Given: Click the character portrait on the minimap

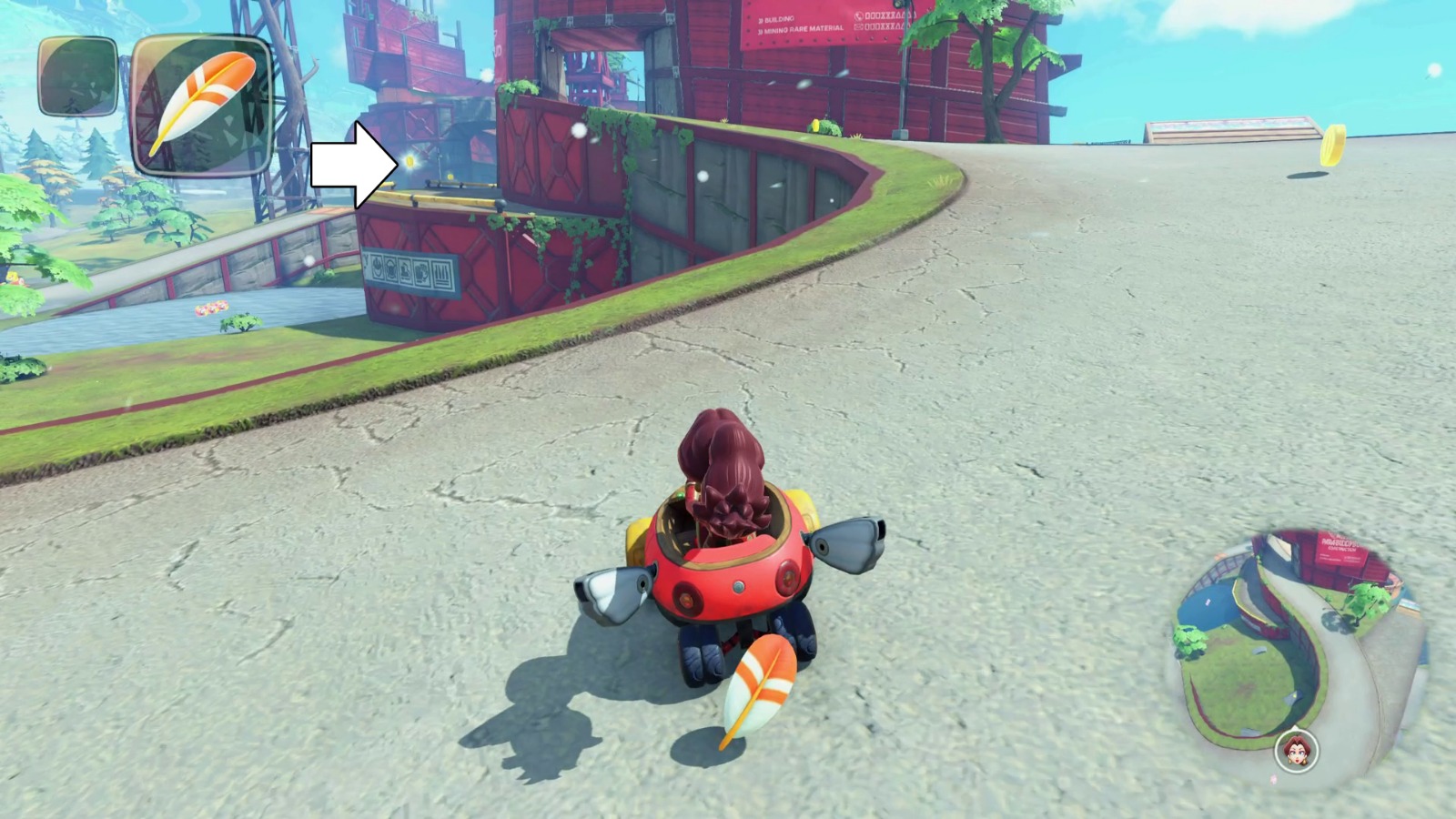Looking at the screenshot, I should (x=1296, y=753).
